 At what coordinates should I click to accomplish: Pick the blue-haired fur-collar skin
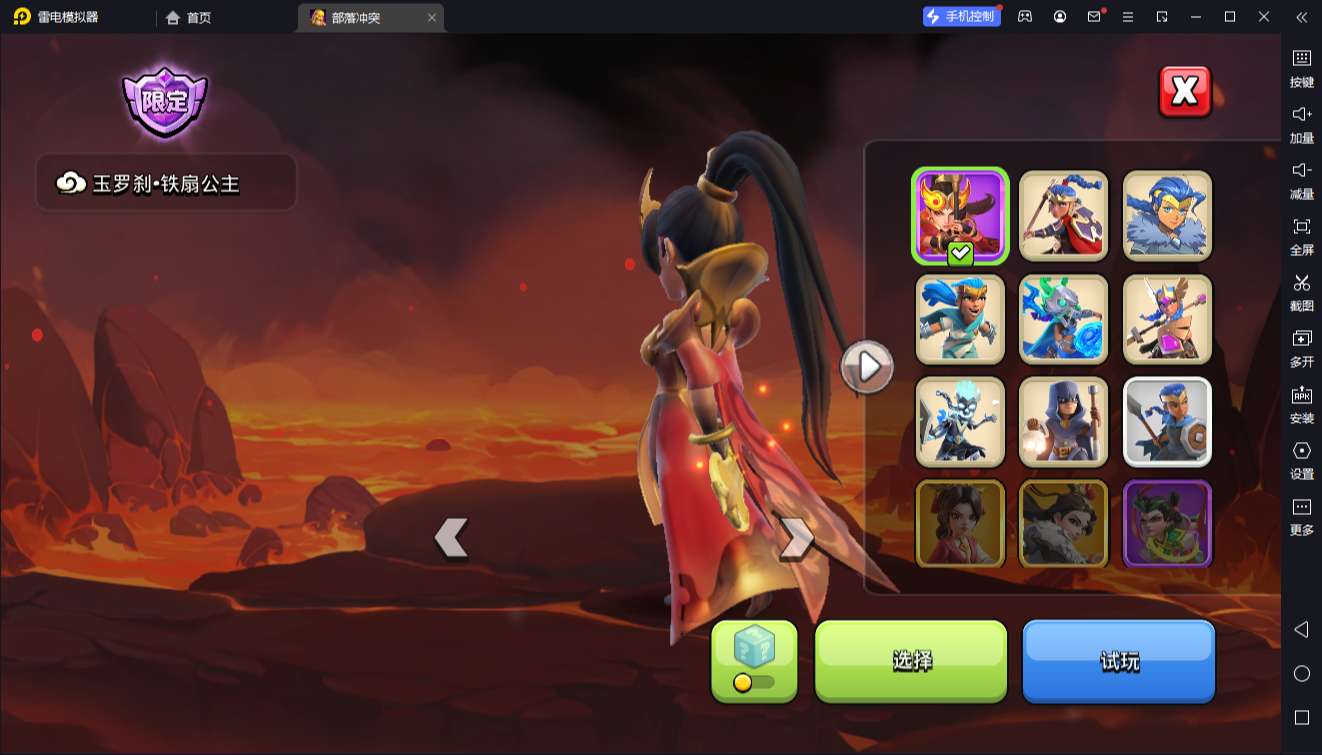point(1167,215)
